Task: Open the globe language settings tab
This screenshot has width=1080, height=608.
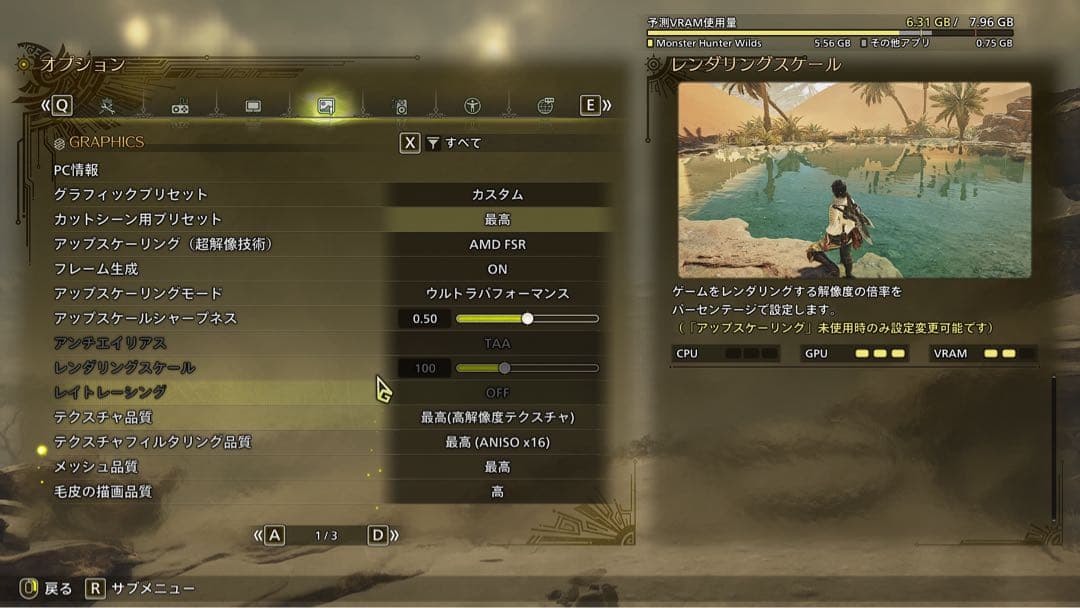Action: (545, 106)
